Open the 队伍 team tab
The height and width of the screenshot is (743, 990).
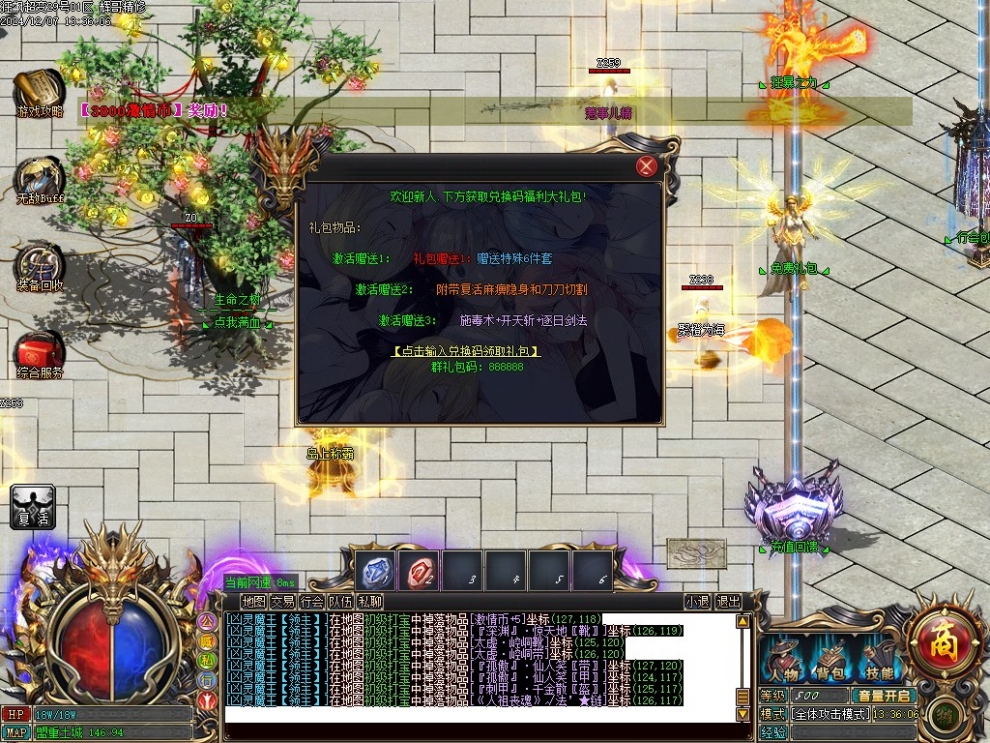(x=341, y=602)
